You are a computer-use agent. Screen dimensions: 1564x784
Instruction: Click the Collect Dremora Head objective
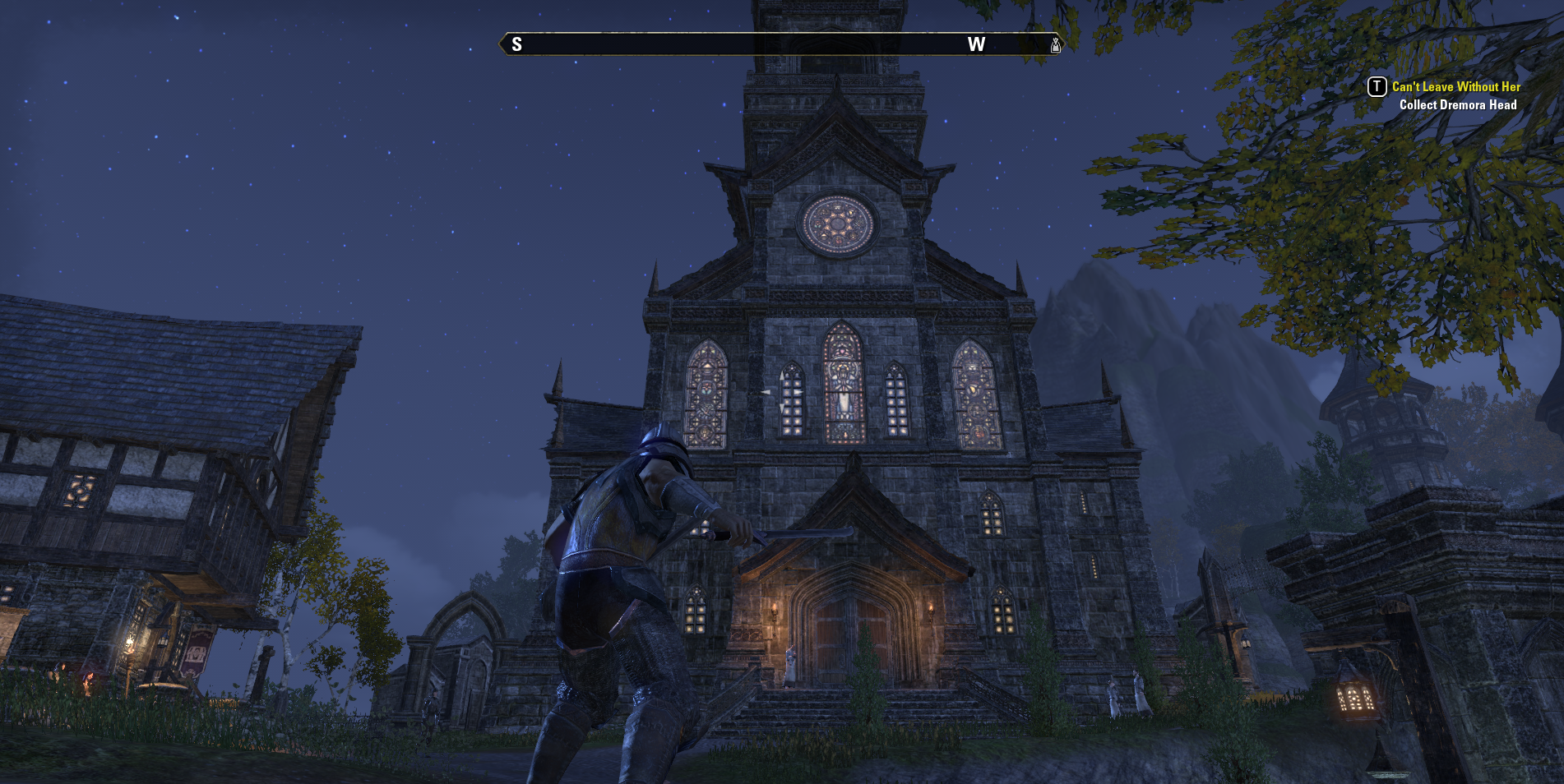[x=1457, y=105]
